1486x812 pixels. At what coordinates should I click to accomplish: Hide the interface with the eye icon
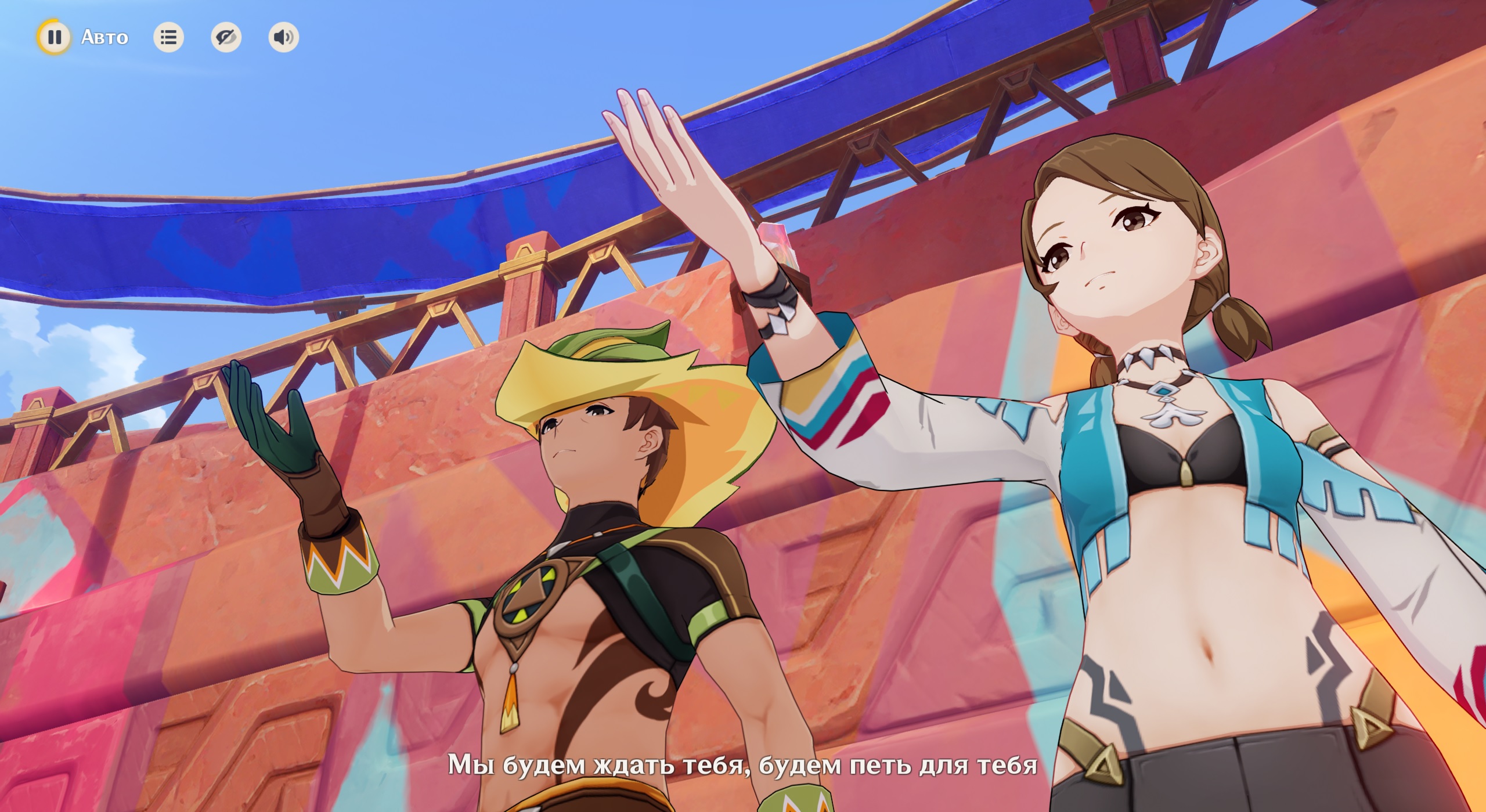pyautogui.click(x=226, y=38)
